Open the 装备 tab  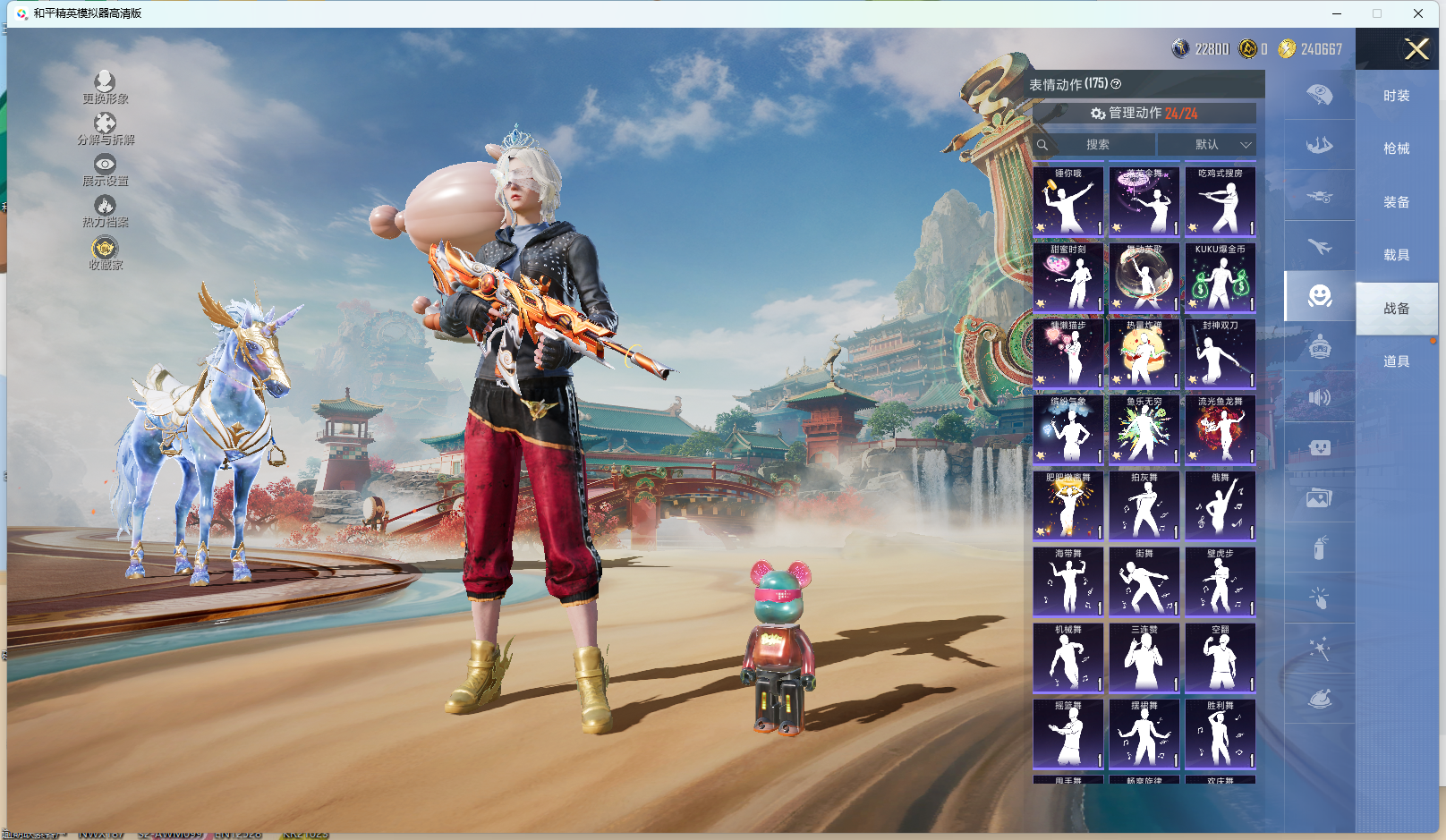pyautogui.click(x=1396, y=202)
